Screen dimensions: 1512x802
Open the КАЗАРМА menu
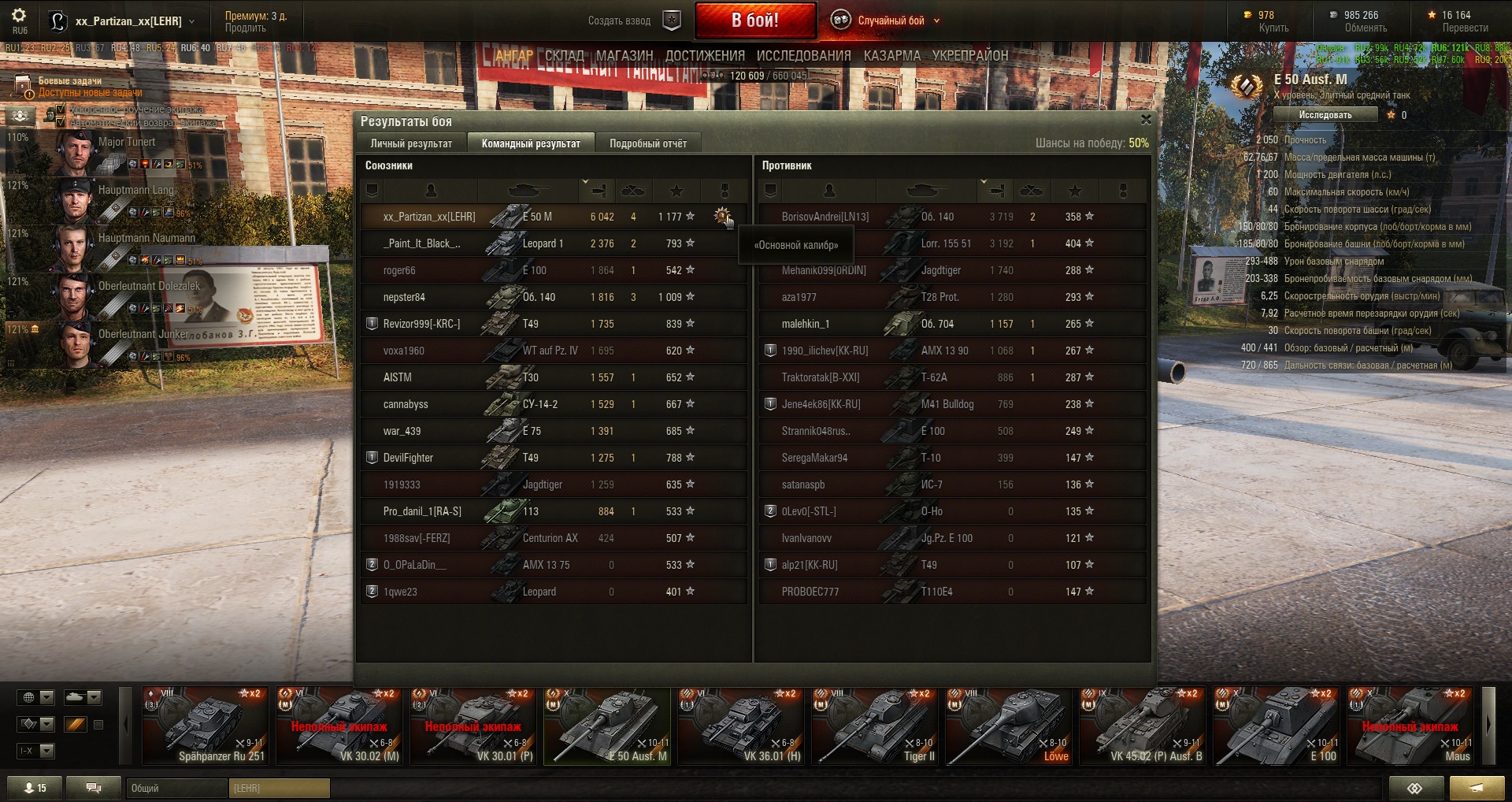click(x=891, y=56)
